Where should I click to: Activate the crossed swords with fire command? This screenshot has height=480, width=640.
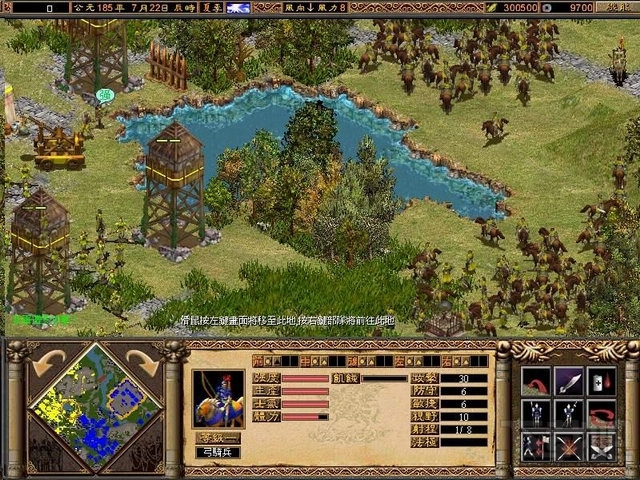(569, 446)
